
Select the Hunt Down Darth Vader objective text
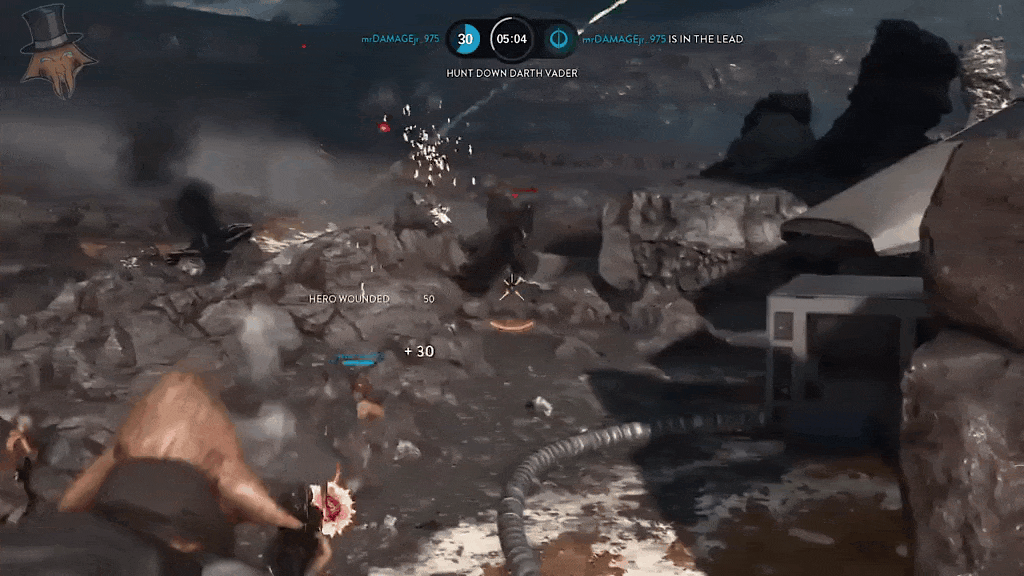512,73
